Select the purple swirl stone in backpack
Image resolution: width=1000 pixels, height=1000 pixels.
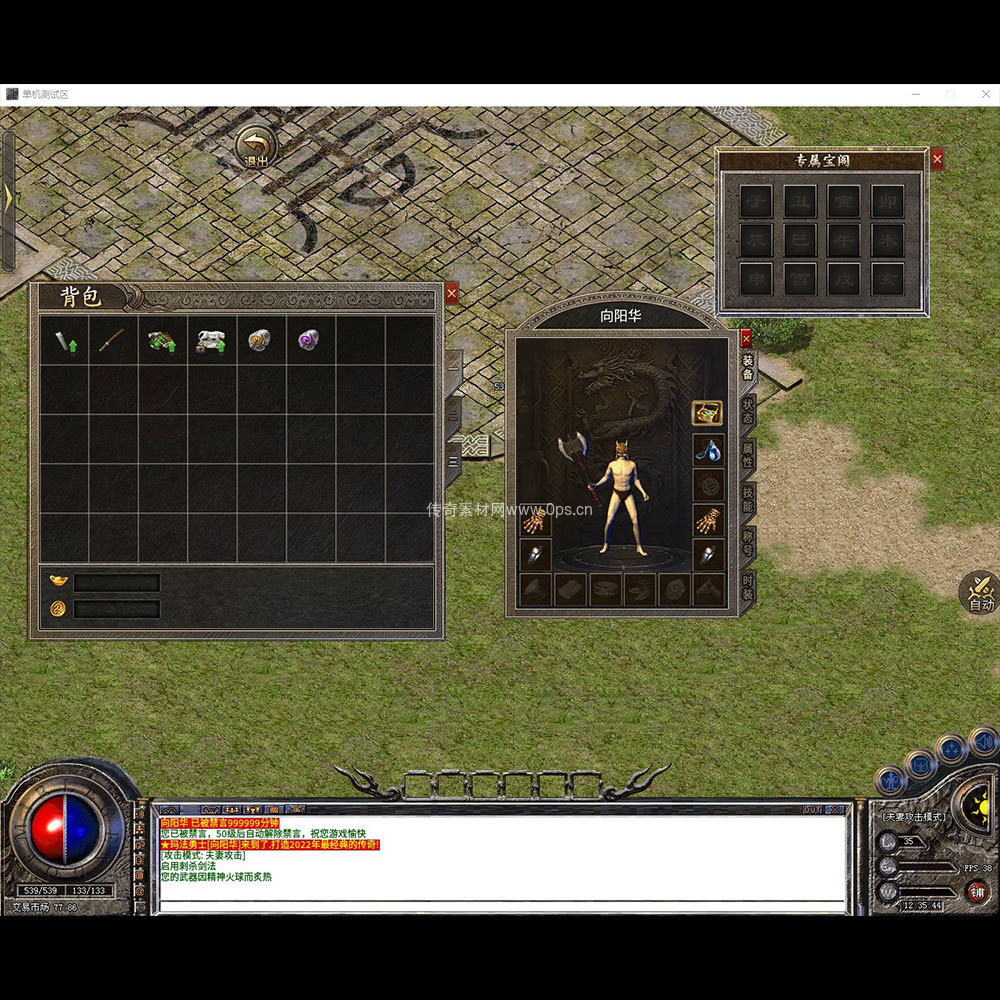tap(310, 341)
